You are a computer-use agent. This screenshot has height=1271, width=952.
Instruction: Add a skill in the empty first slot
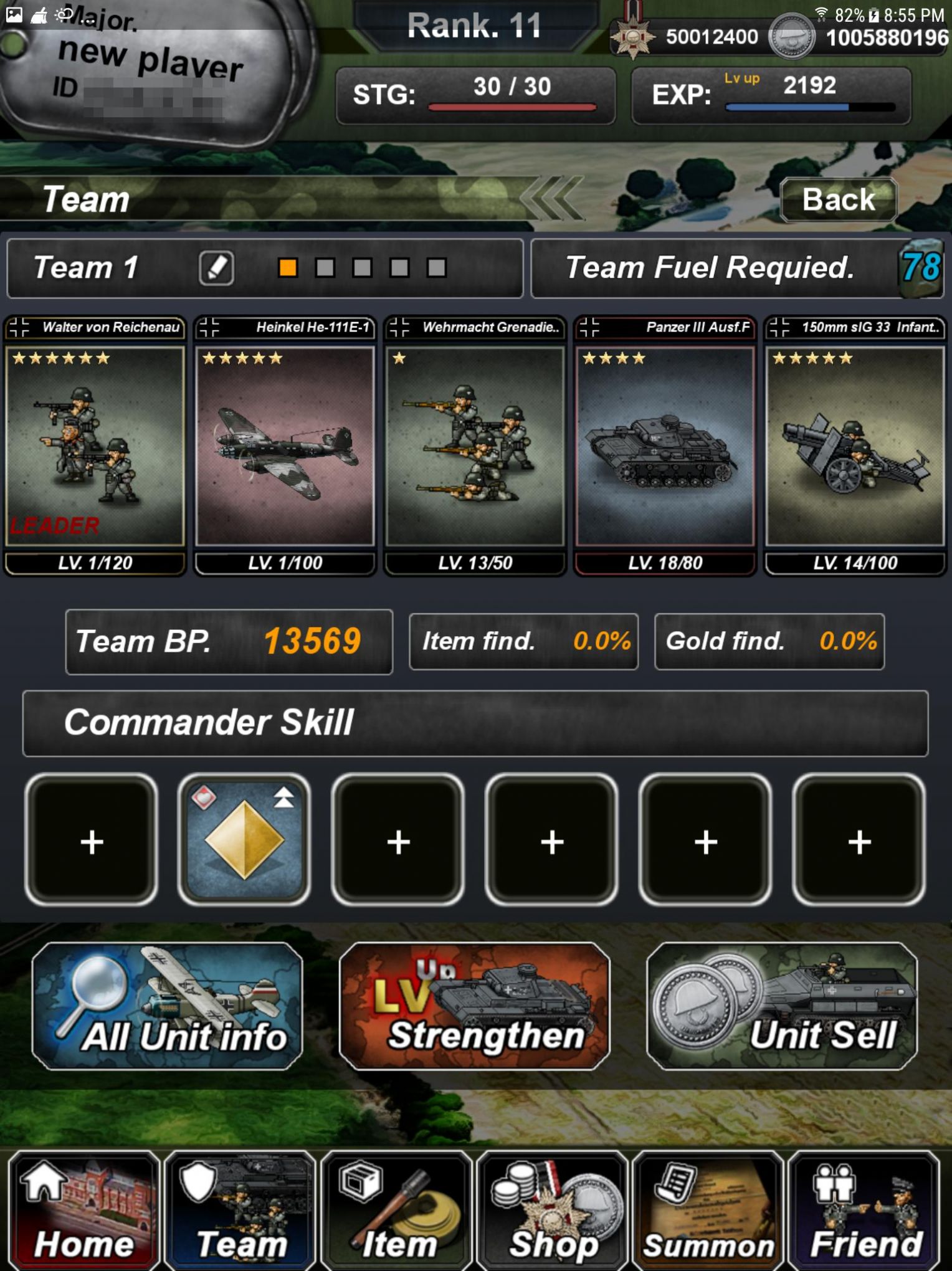pos(91,842)
